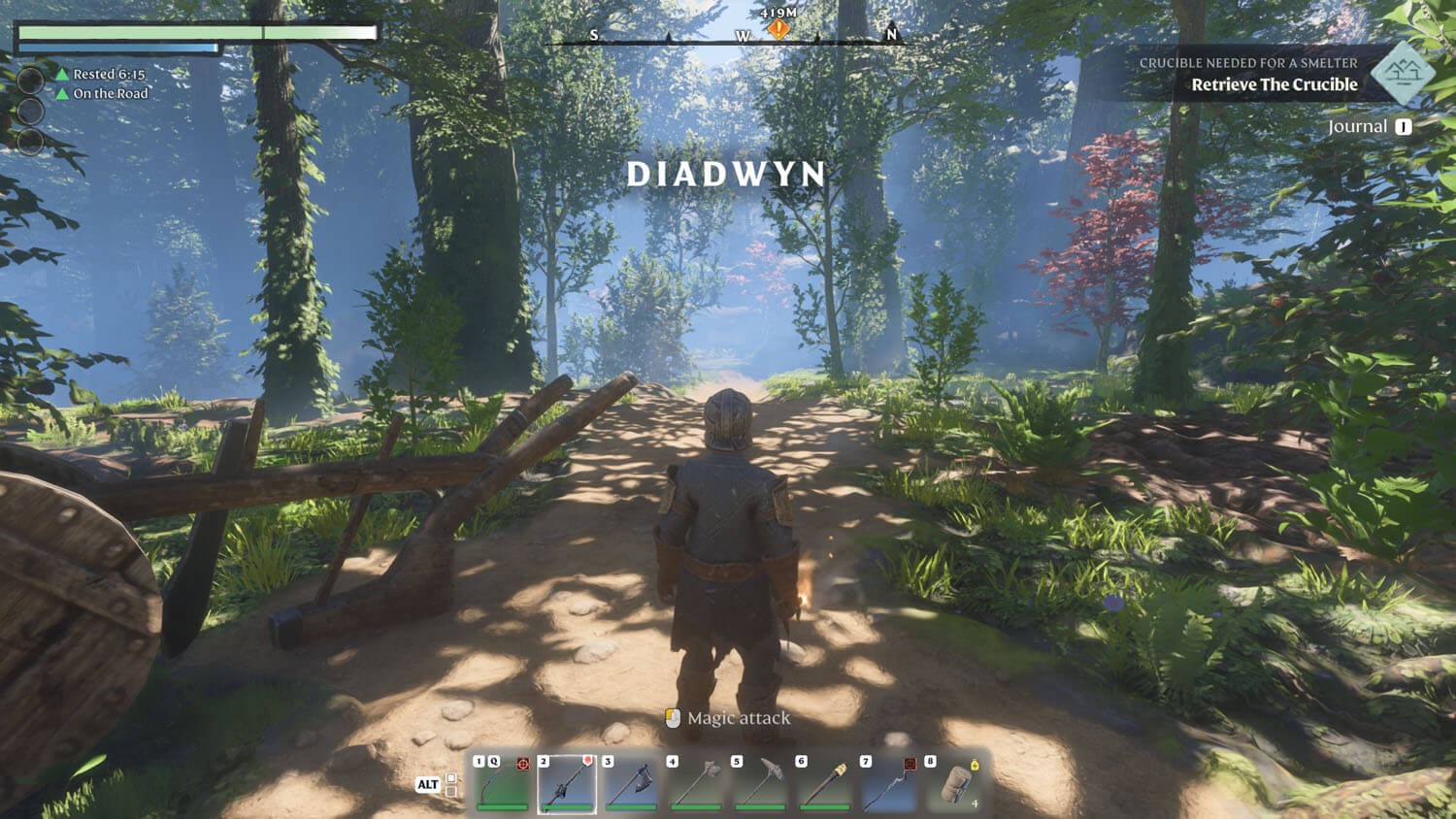Click the yellow padlock icon on slot 8

(974, 765)
